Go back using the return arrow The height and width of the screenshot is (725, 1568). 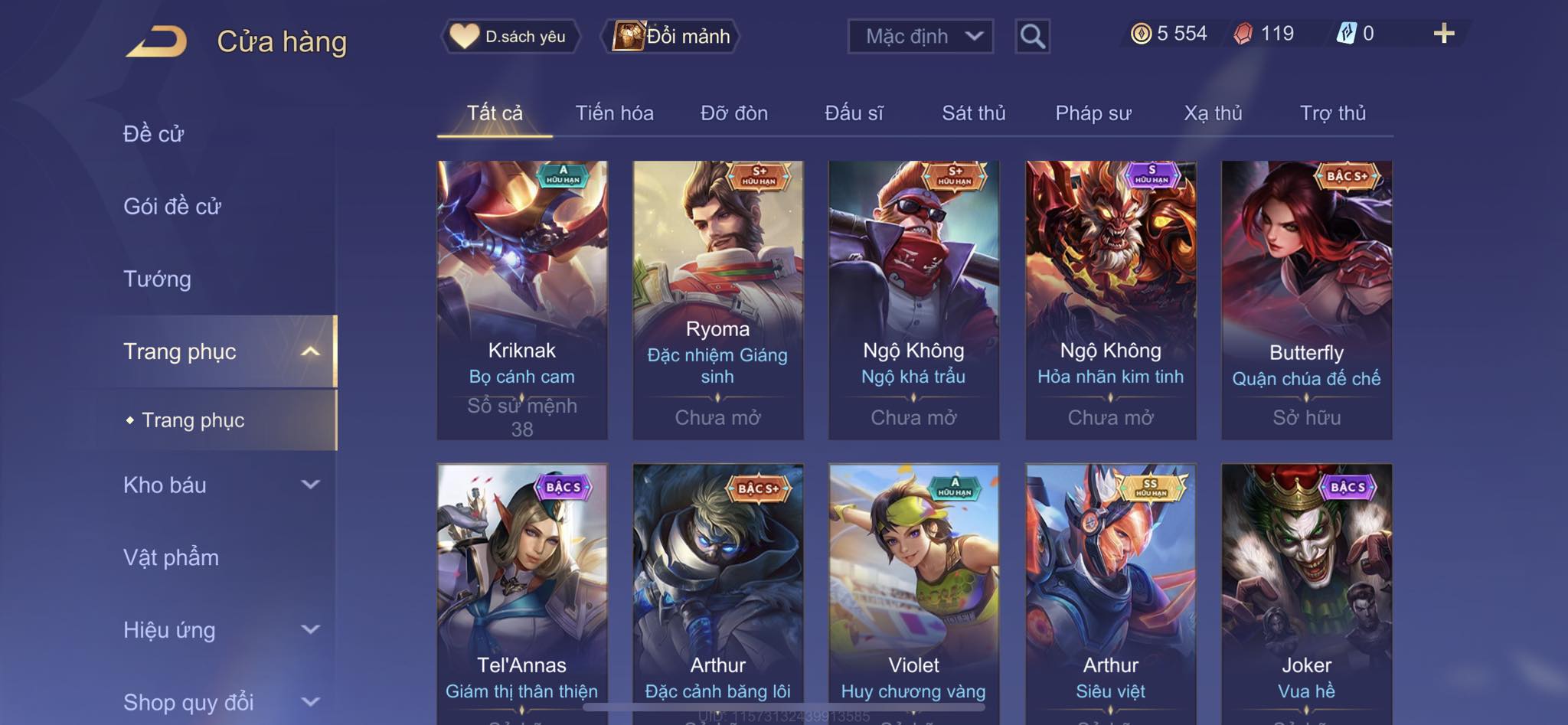point(157,41)
